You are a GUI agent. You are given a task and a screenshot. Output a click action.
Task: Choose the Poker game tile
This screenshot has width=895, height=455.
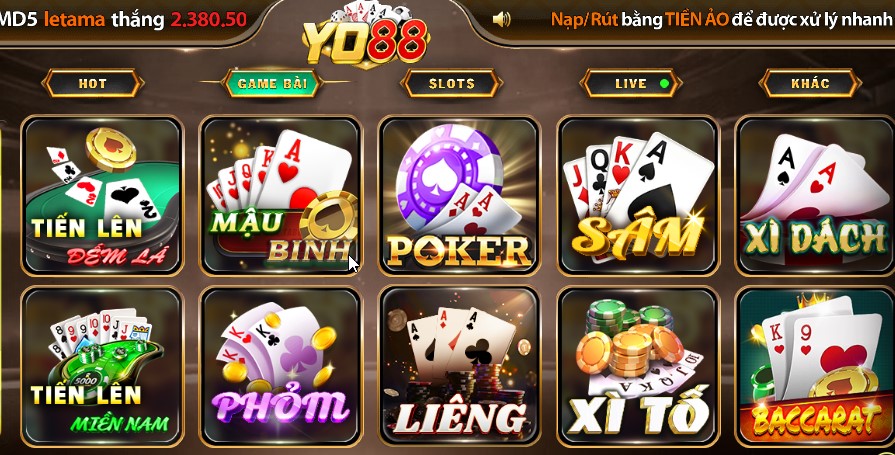(x=459, y=196)
